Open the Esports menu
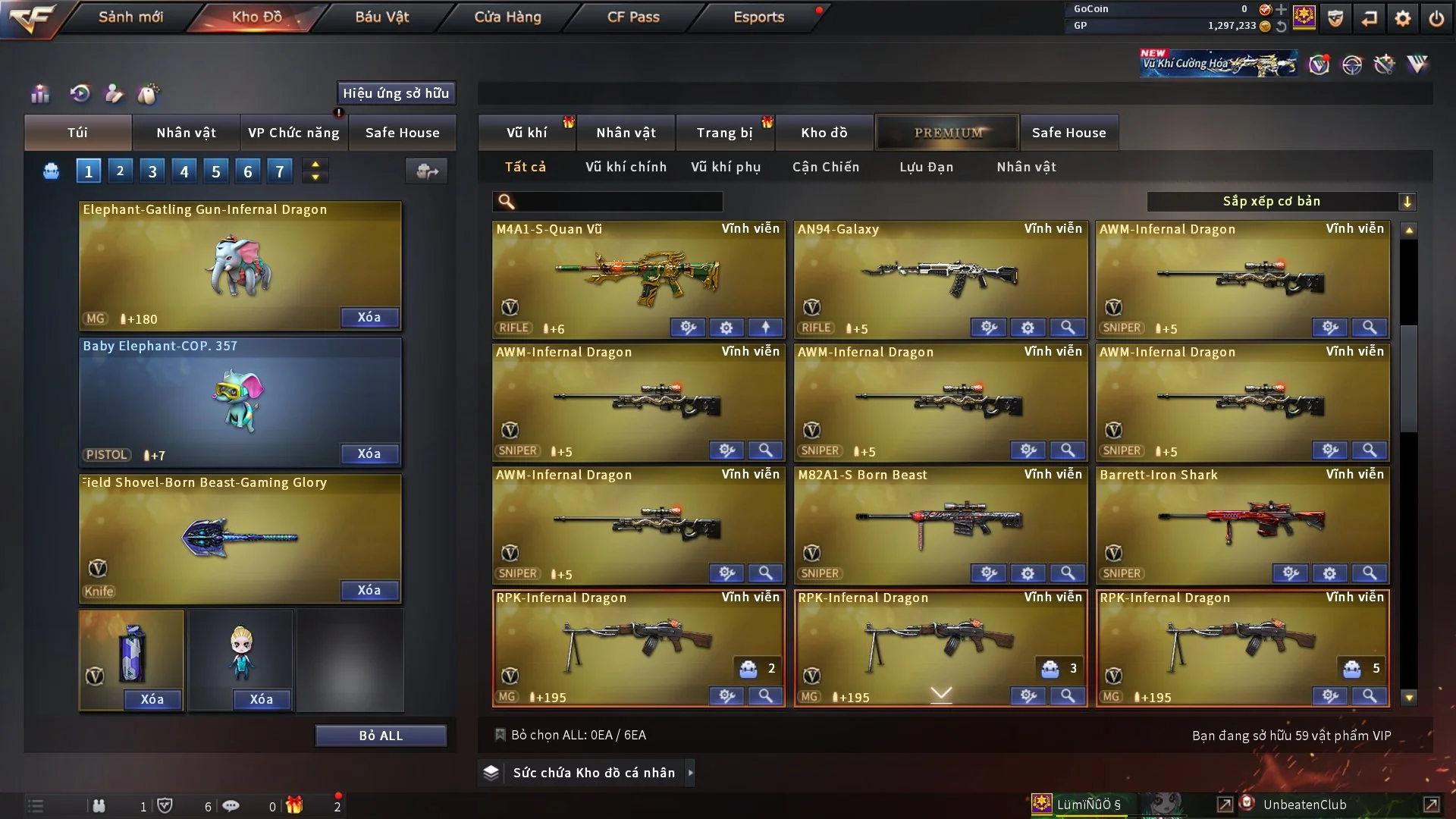This screenshot has height=819, width=1456. click(758, 17)
